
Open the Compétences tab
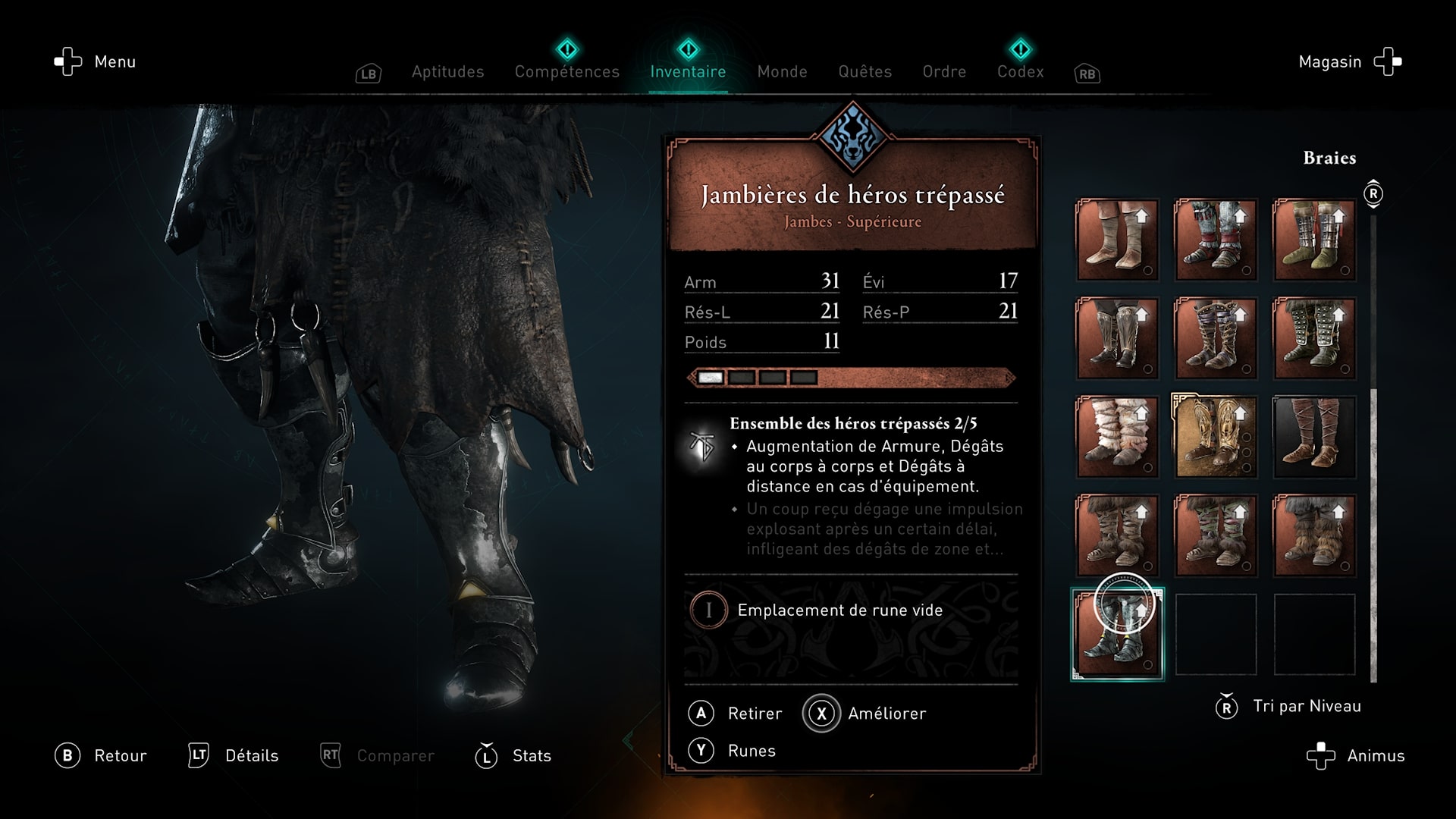click(566, 71)
